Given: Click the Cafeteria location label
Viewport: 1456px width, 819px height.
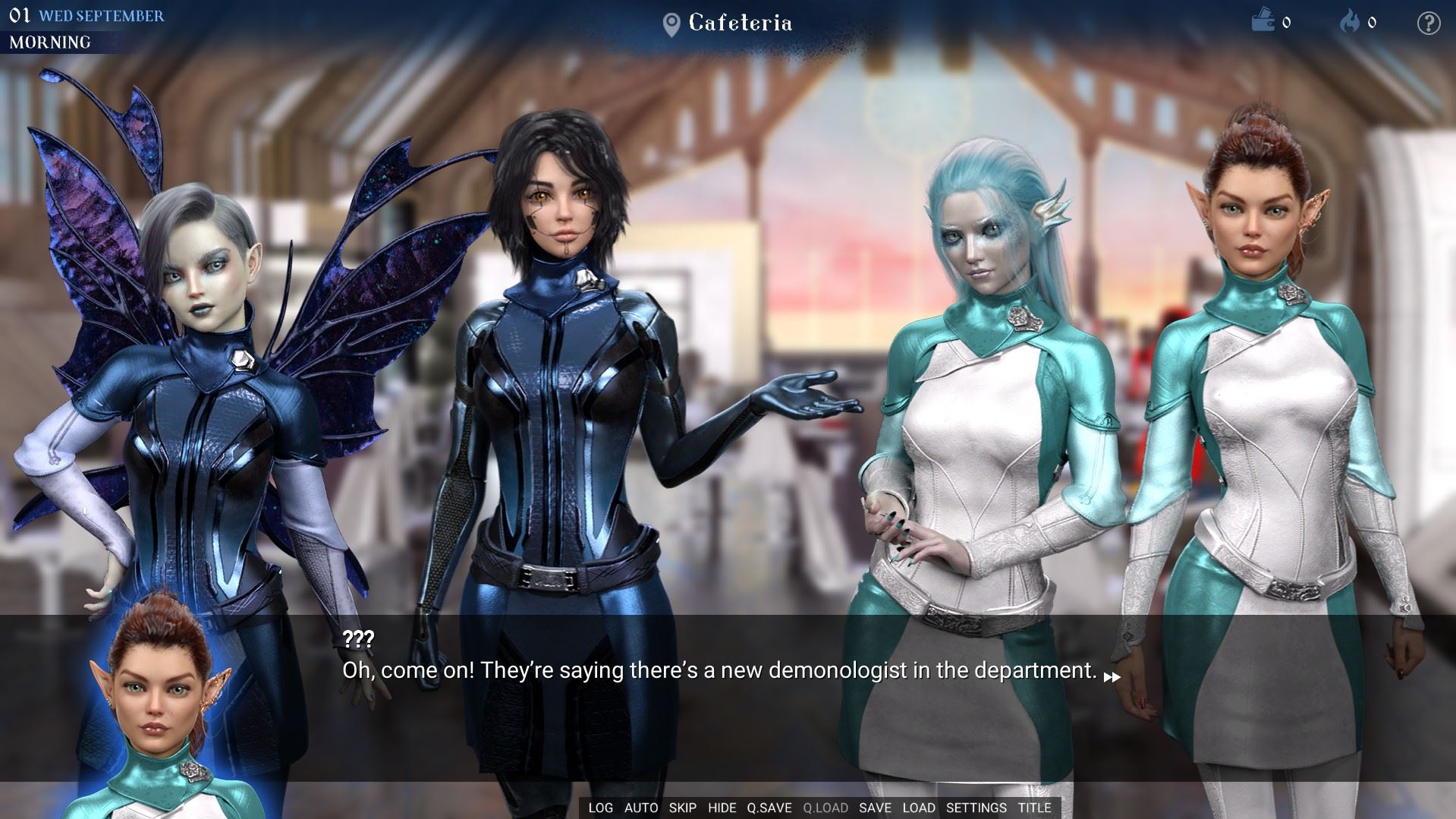Looking at the screenshot, I should (740, 24).
